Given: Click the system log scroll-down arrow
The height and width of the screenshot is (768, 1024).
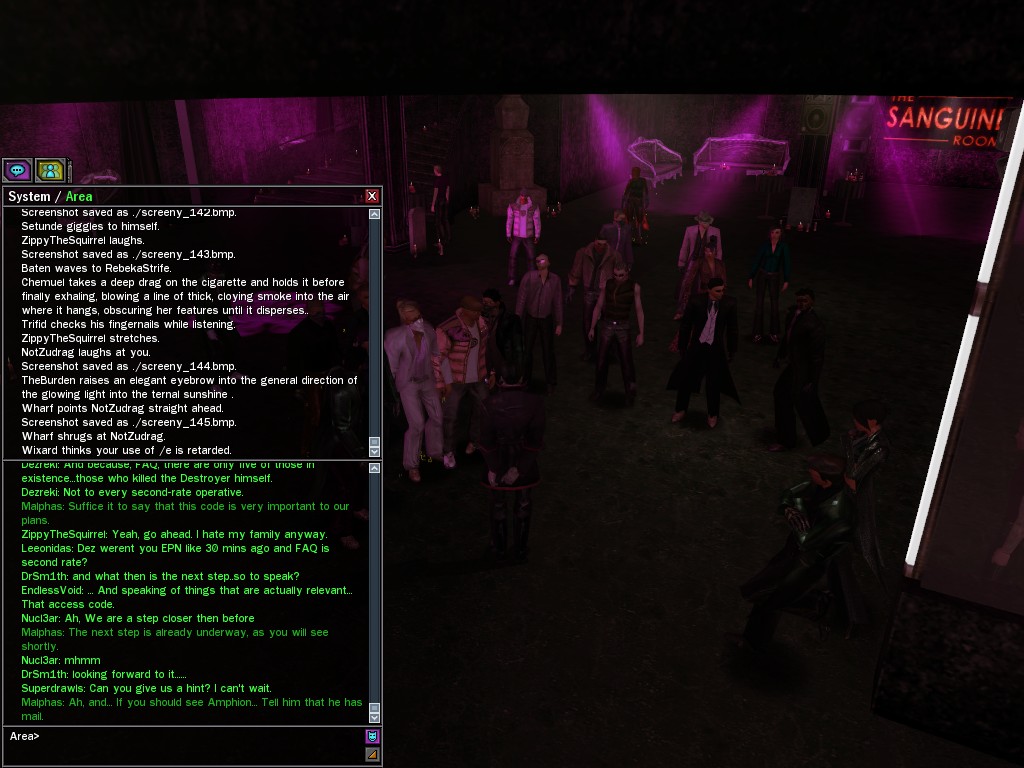Looking at the screenshot, I should click(374, 451).
